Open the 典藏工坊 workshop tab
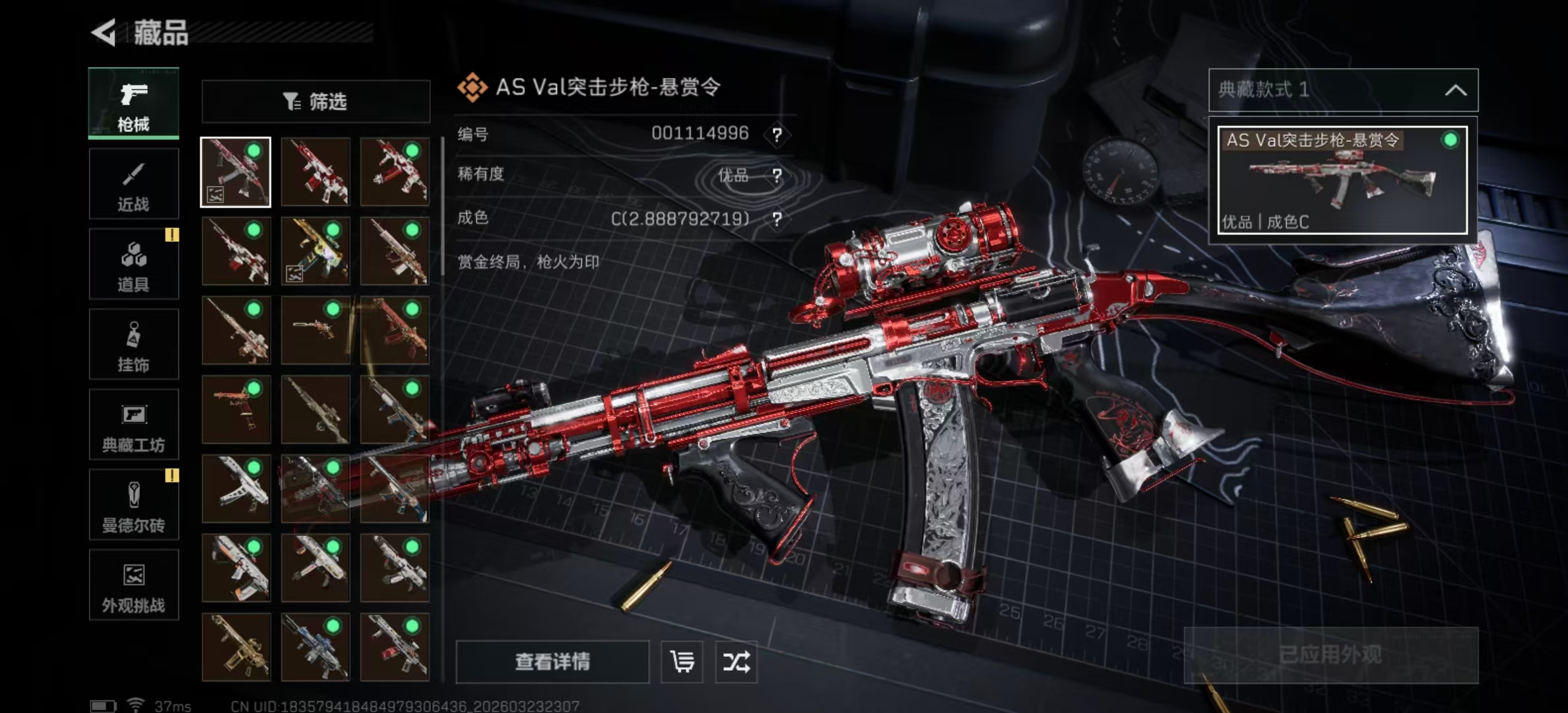The height and width of the screenshot is (713, 1568). [x=133, y=424]
